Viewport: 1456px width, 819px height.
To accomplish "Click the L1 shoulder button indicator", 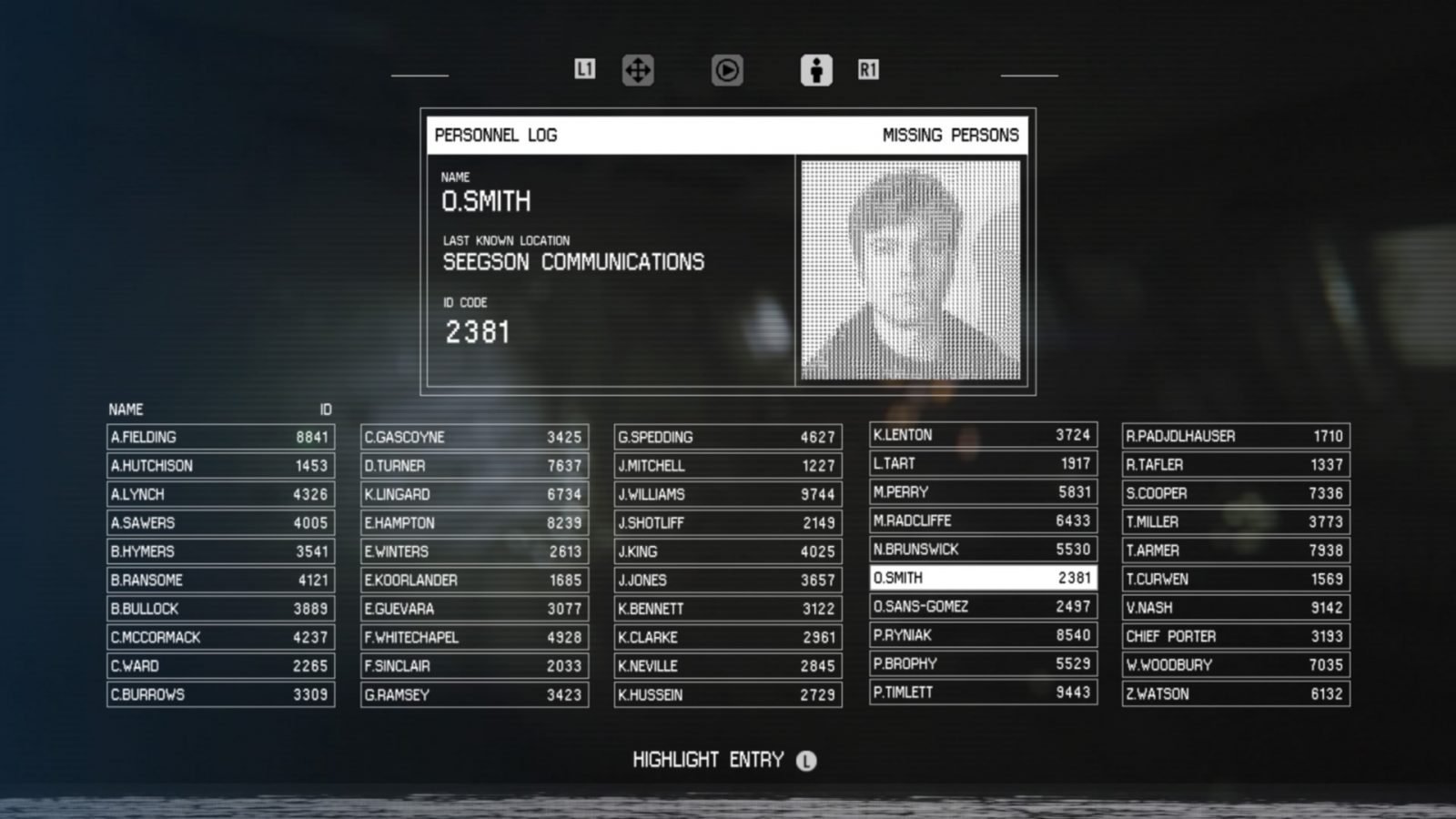I will 585,69.
